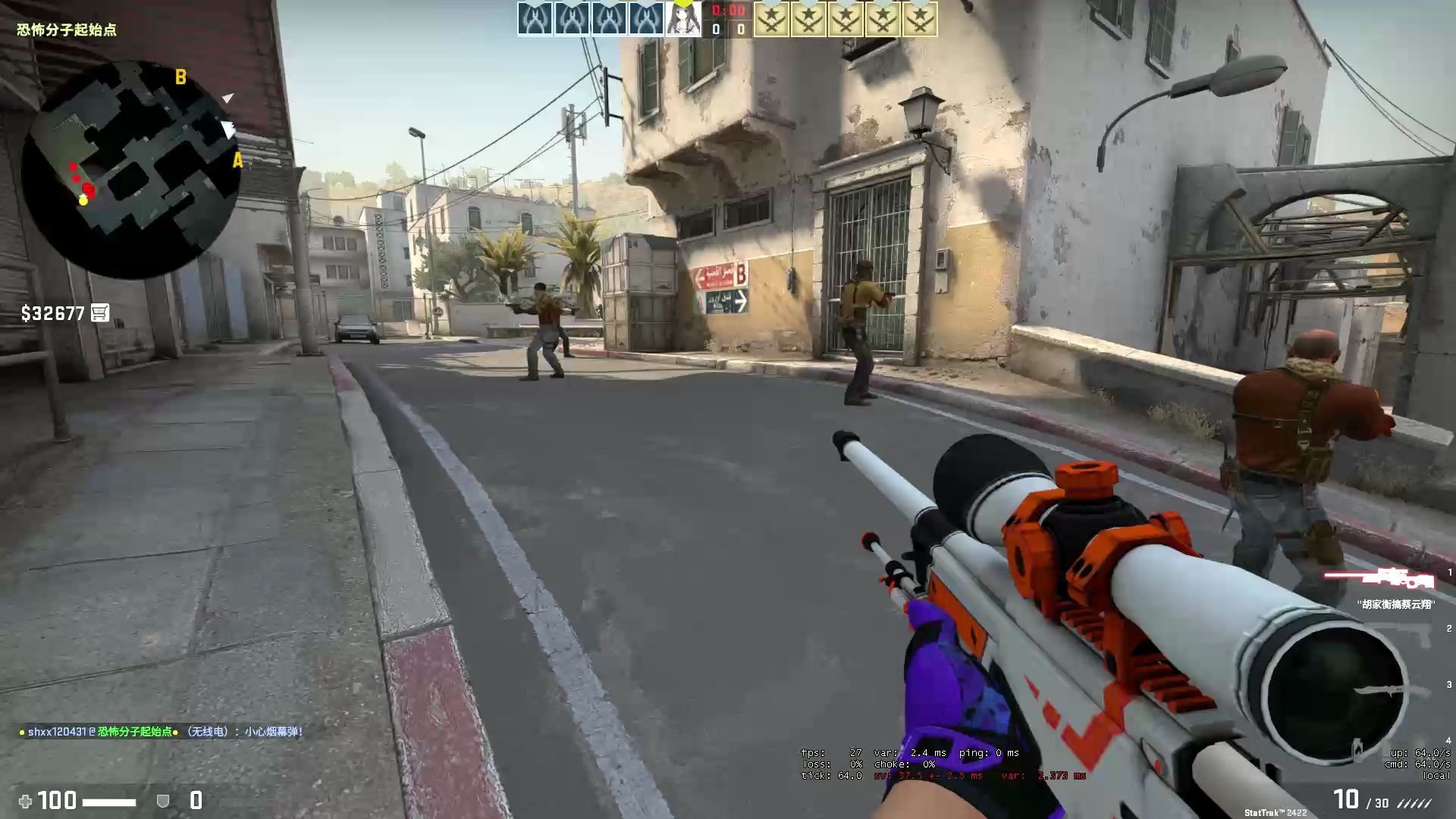Click bombsite B marker on the minimap
Viewport: 1456px width, 819px height.
[180, 77]
